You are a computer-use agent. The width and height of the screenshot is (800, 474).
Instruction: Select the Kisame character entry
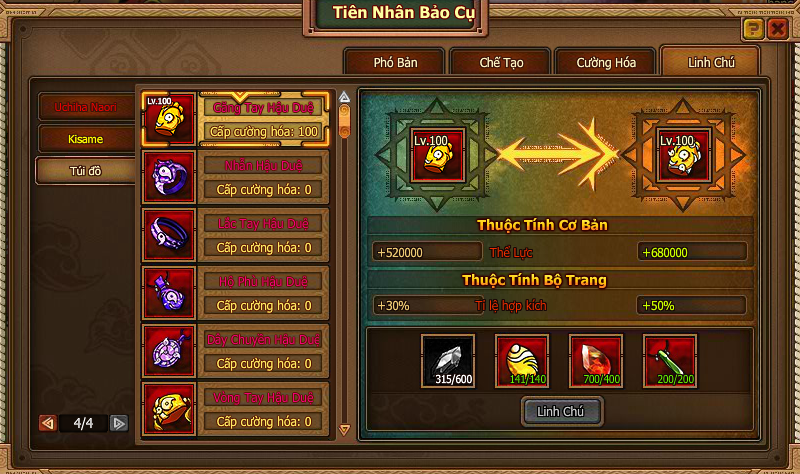click(x=86, y=138)
